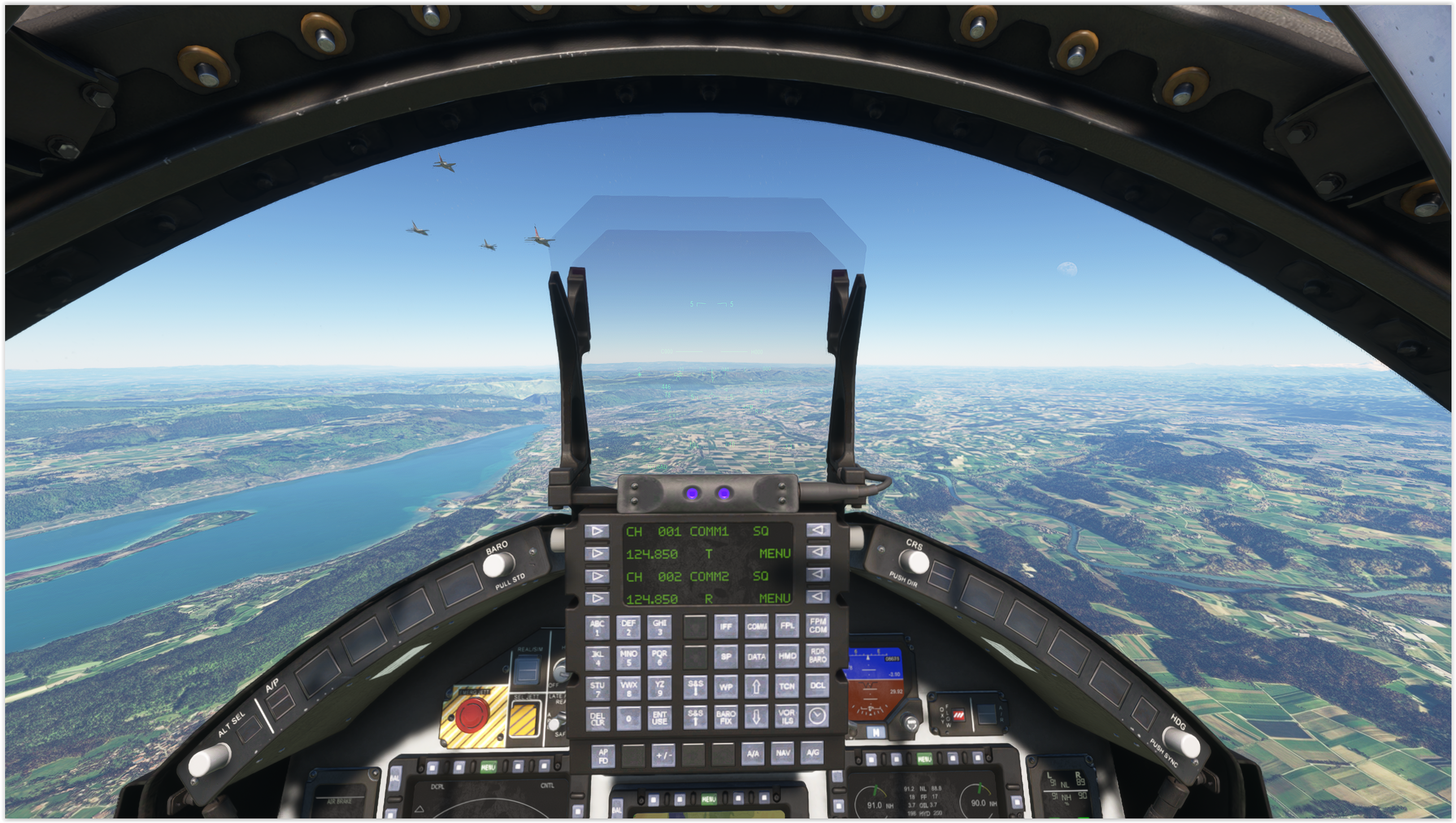Select the TCN tacan key

point(787,686)
